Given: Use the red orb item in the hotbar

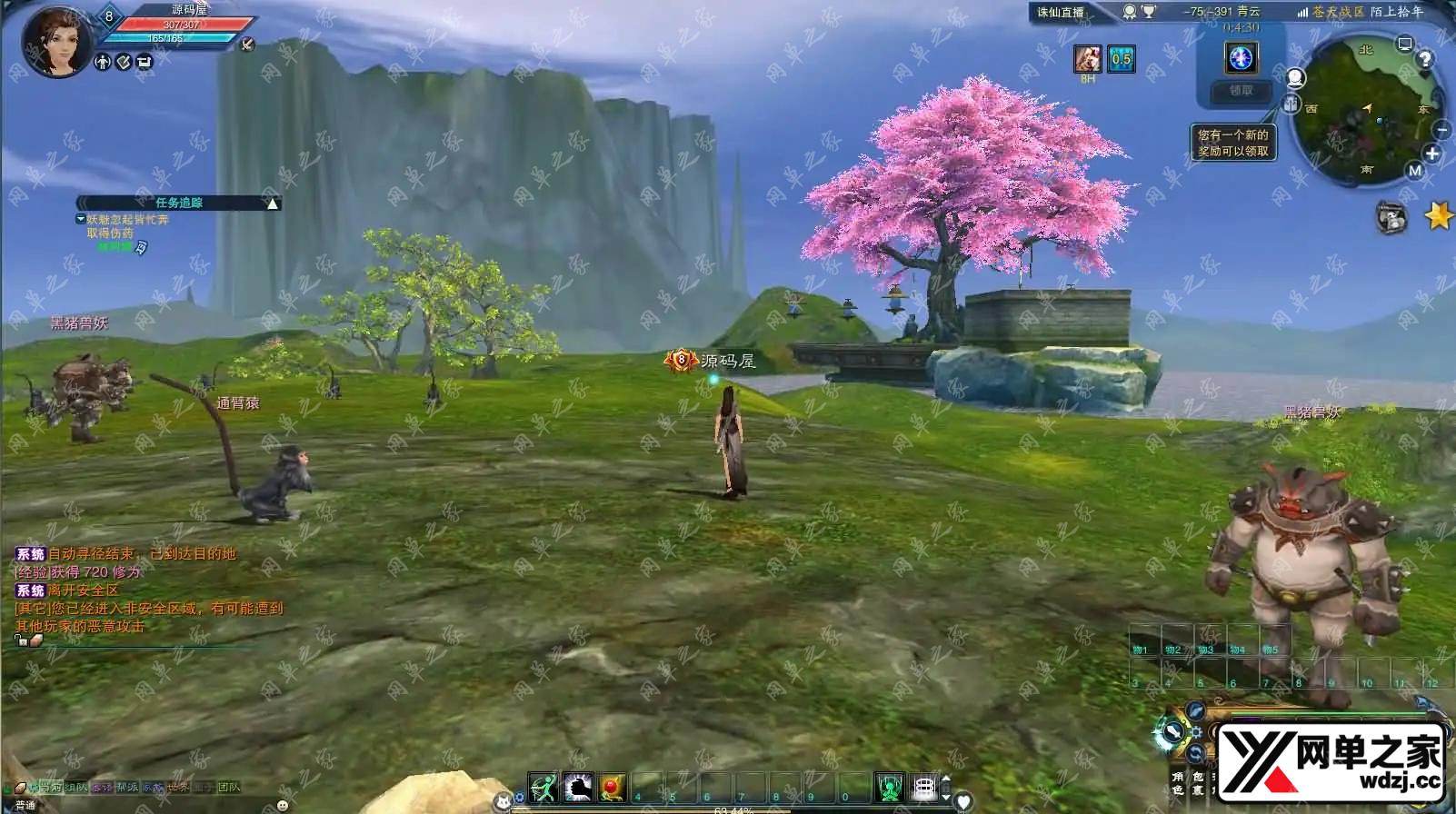Looking at the screenshot, I should tap(613, 788).
